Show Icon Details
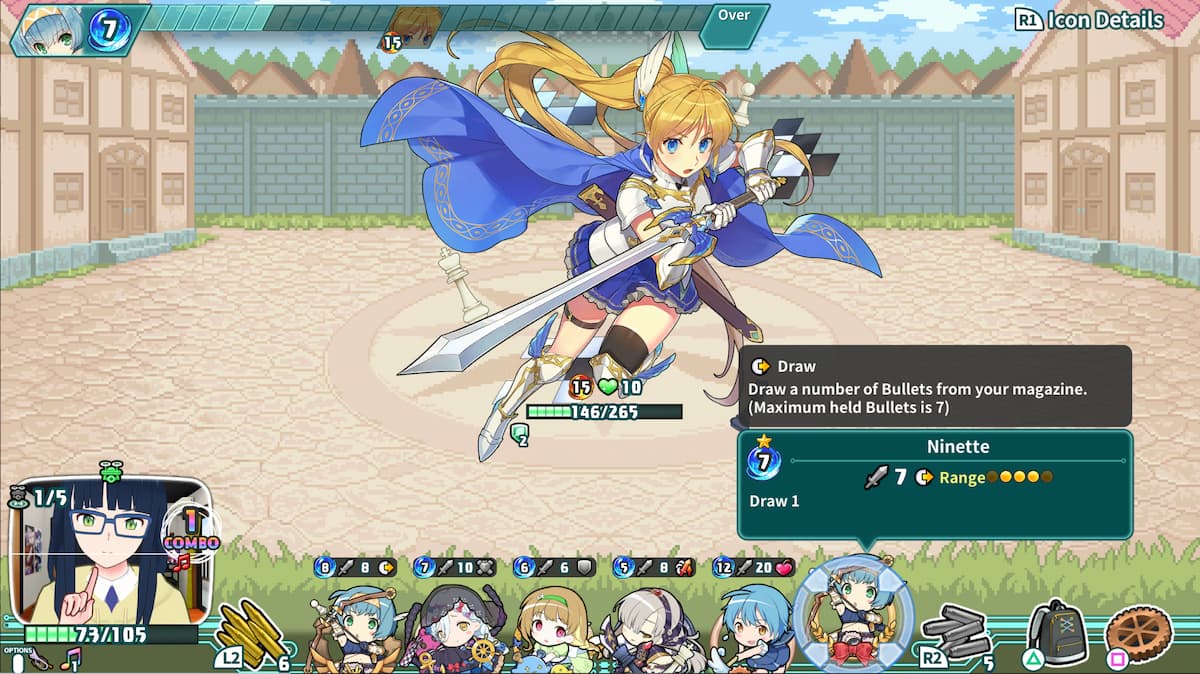This screenshot has height=674, width=1200. (1091, 20)
